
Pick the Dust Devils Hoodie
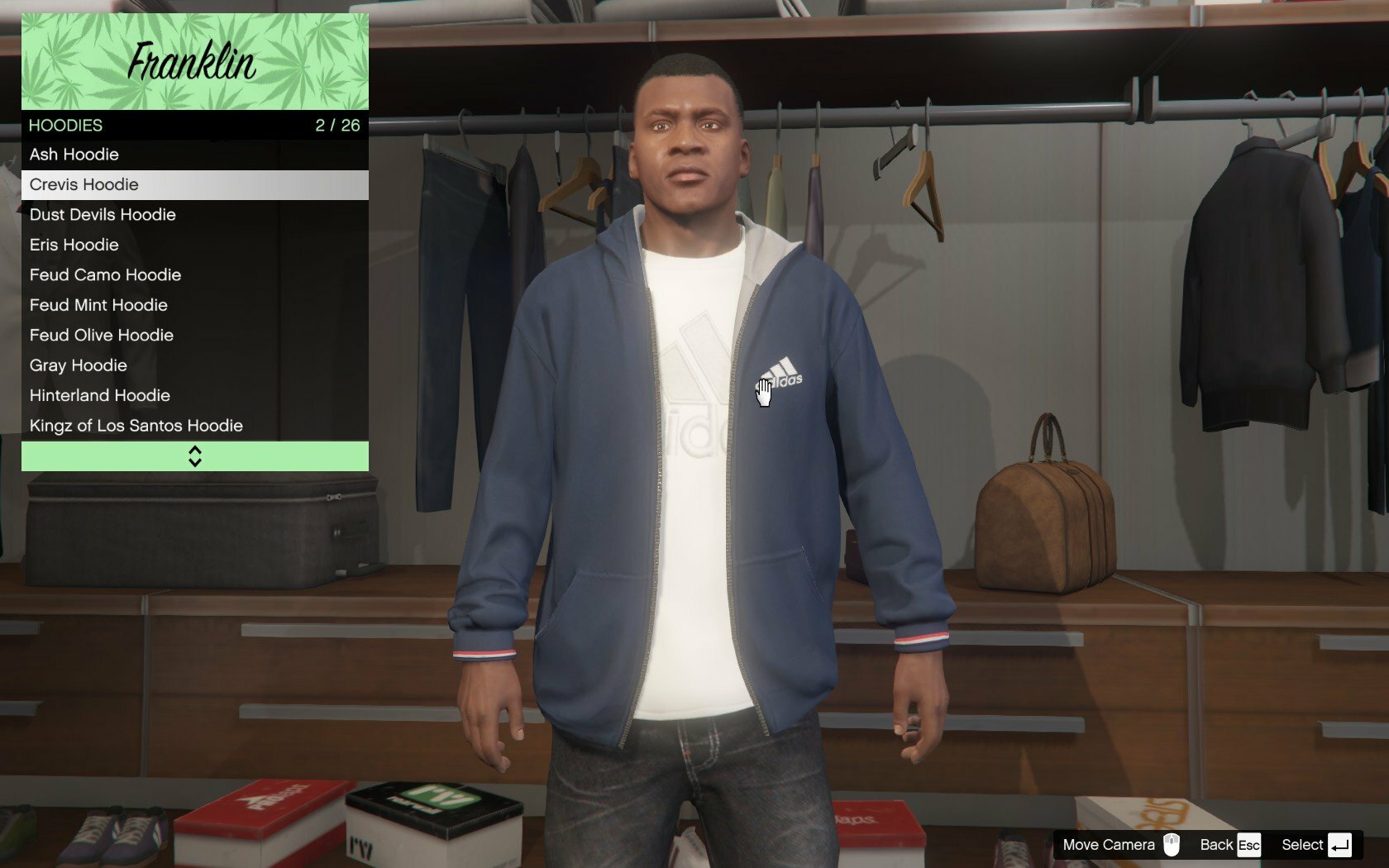pyautogui.click(x=194, y=215)
